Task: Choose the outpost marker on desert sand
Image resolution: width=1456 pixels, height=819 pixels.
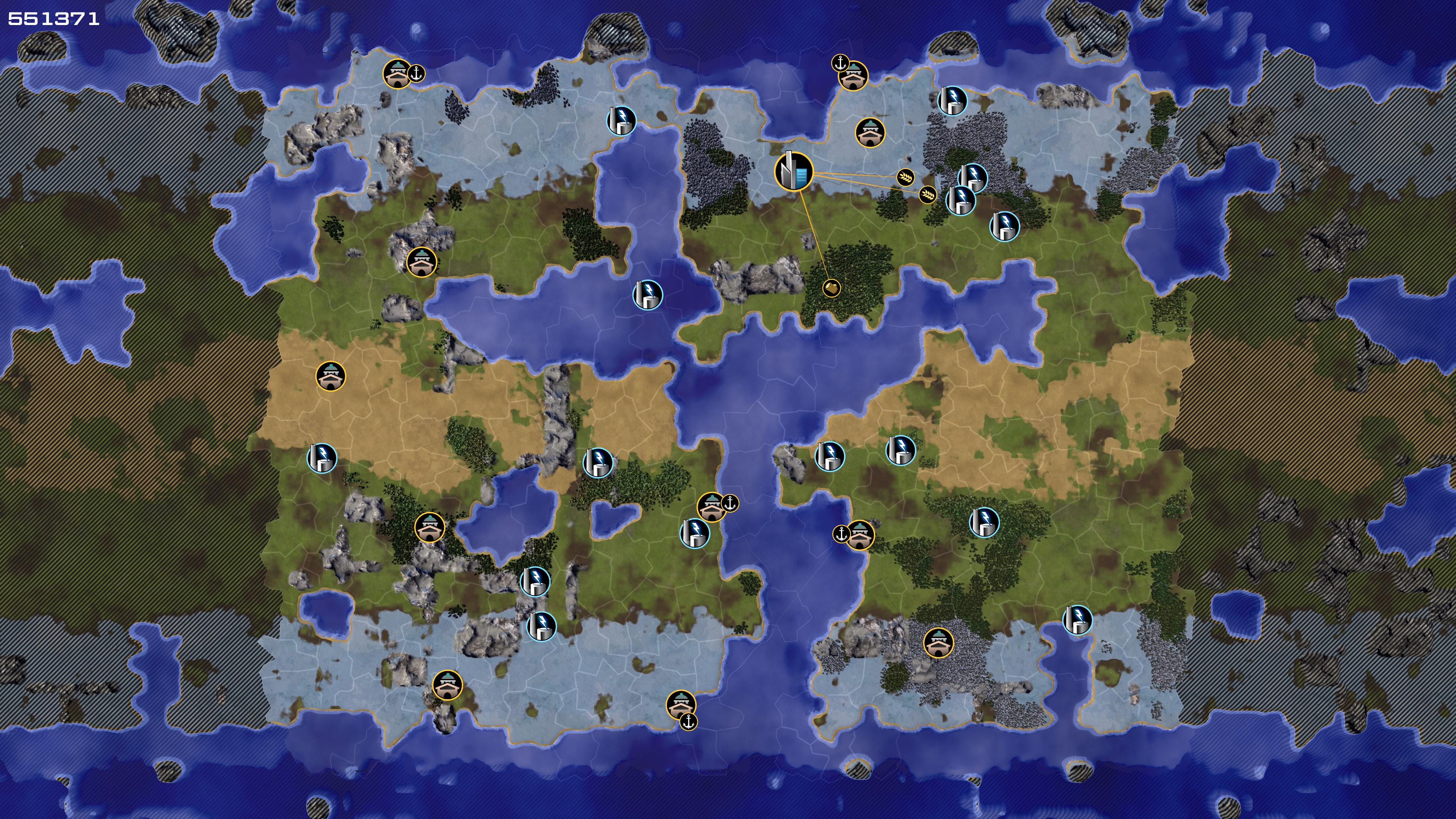Action: tap(331, 377)
